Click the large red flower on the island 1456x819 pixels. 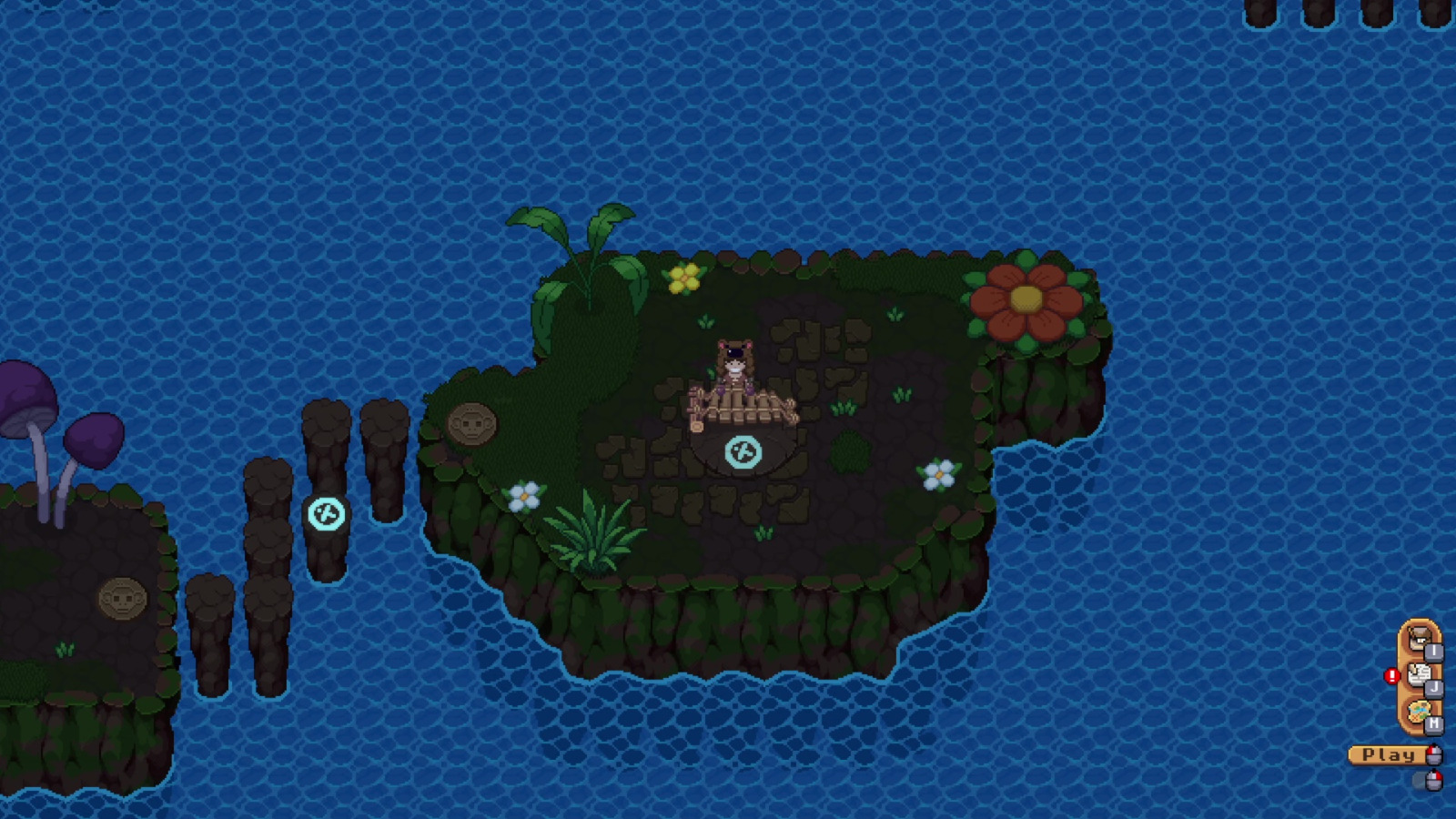pyautogui.click(x=1026, y=300)
